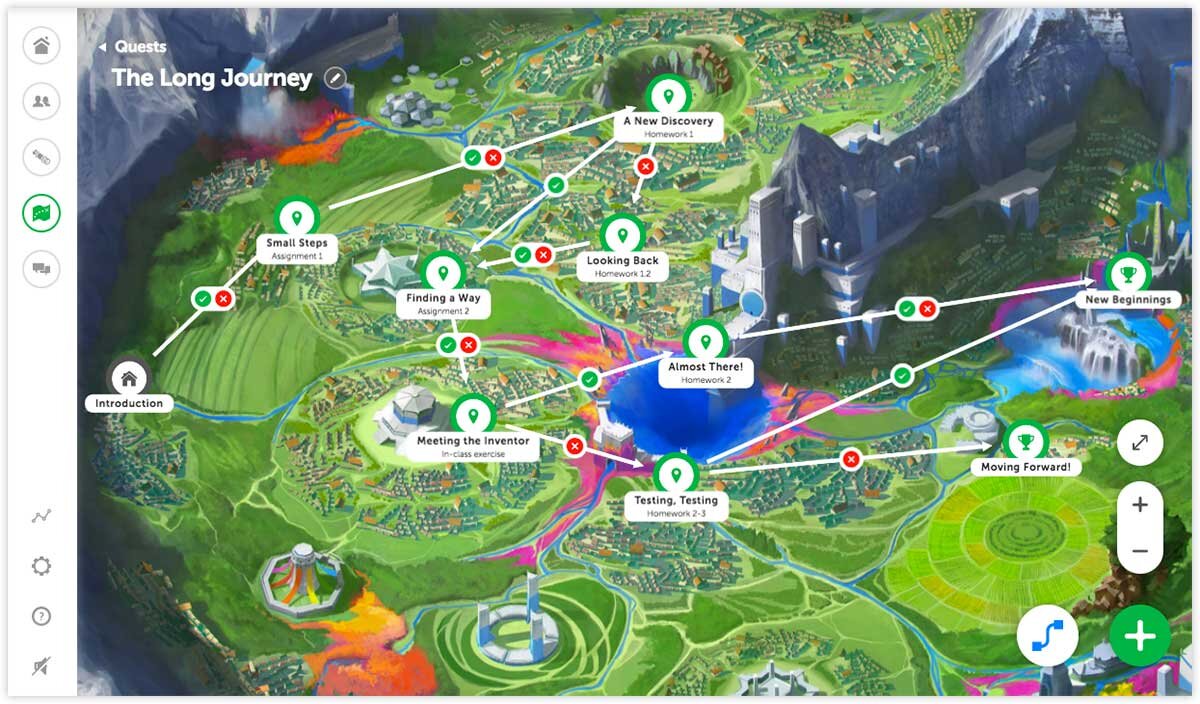Go back to Quests list
Viewport: 1200px width, 704px height.
132,47
